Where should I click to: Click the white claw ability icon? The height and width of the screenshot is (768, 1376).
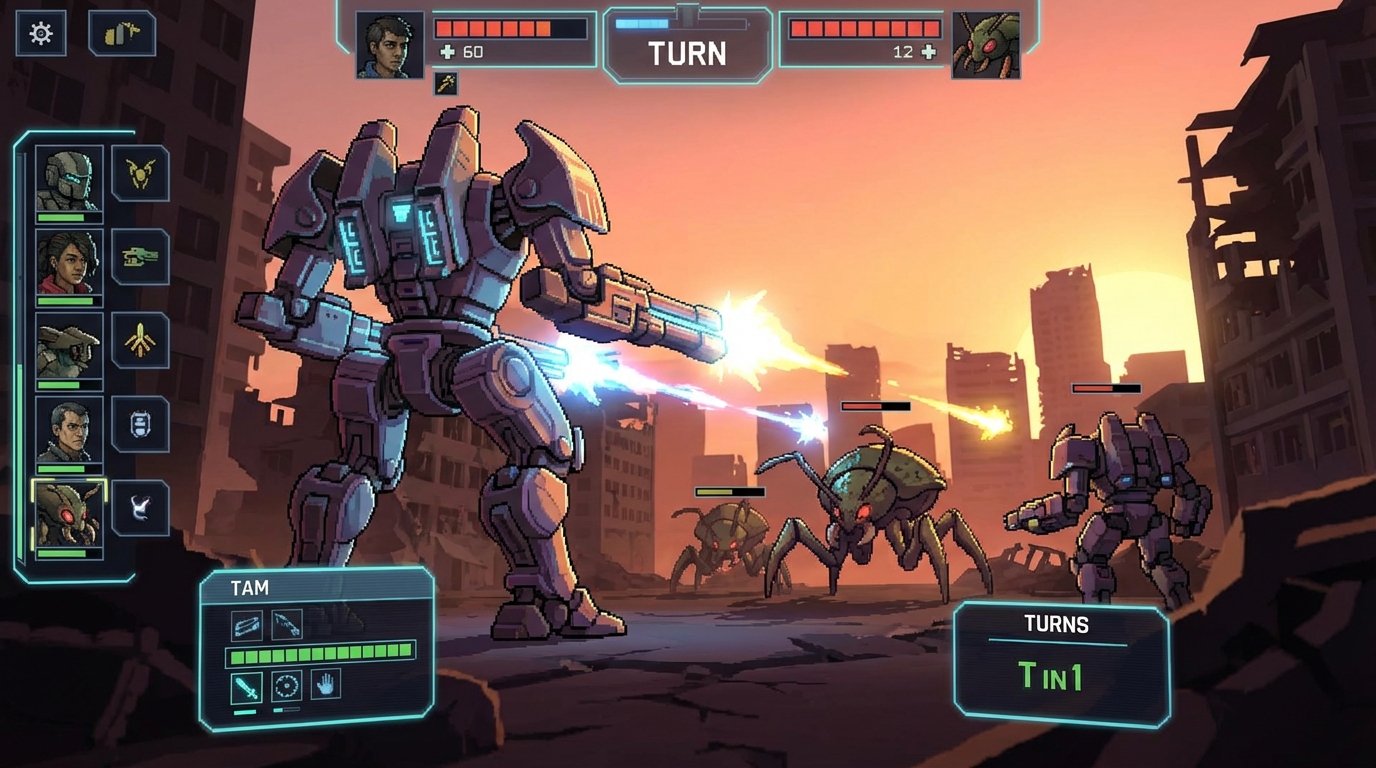coord(140,508)
